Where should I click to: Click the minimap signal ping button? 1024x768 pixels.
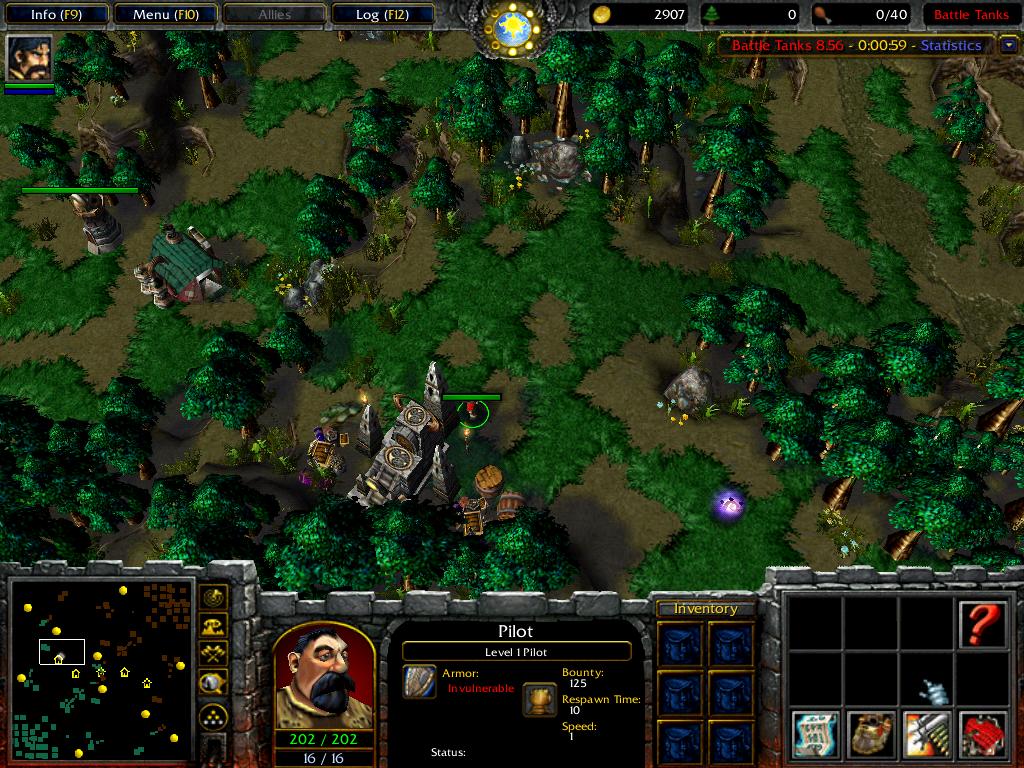[x=213, y=598]
